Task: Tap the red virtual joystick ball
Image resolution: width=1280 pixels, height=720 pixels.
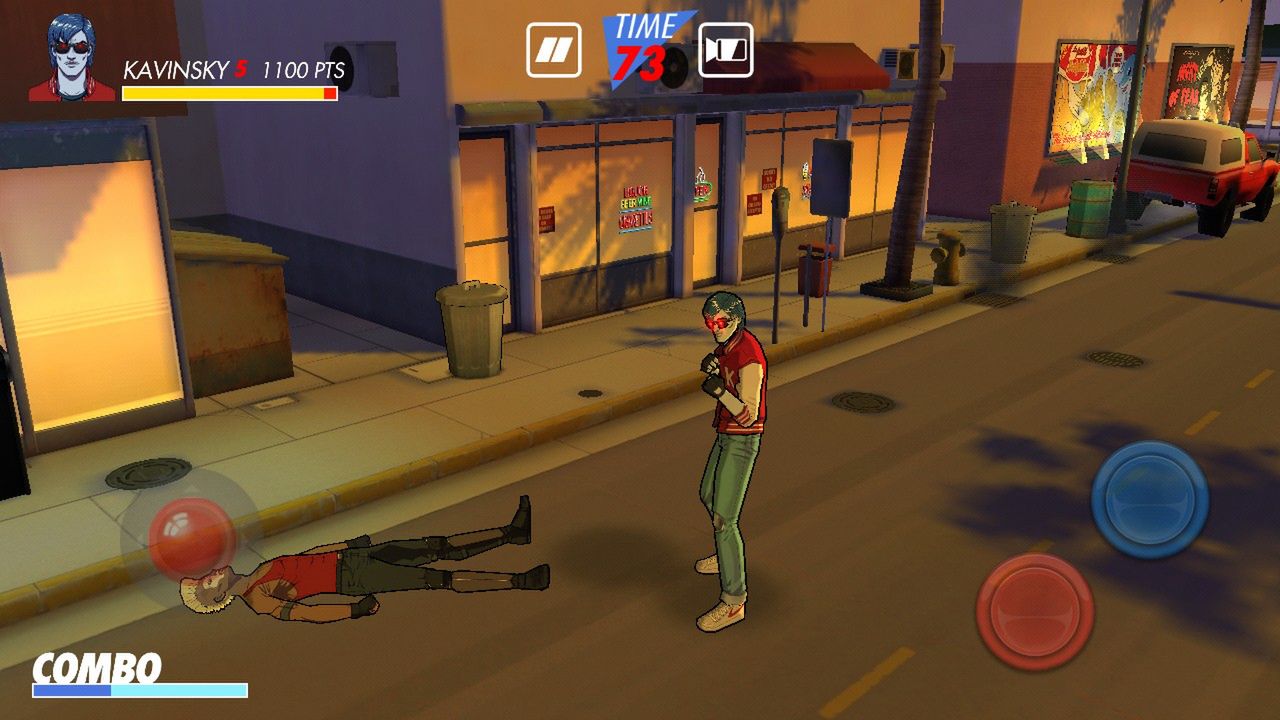Action: (191, 537)
